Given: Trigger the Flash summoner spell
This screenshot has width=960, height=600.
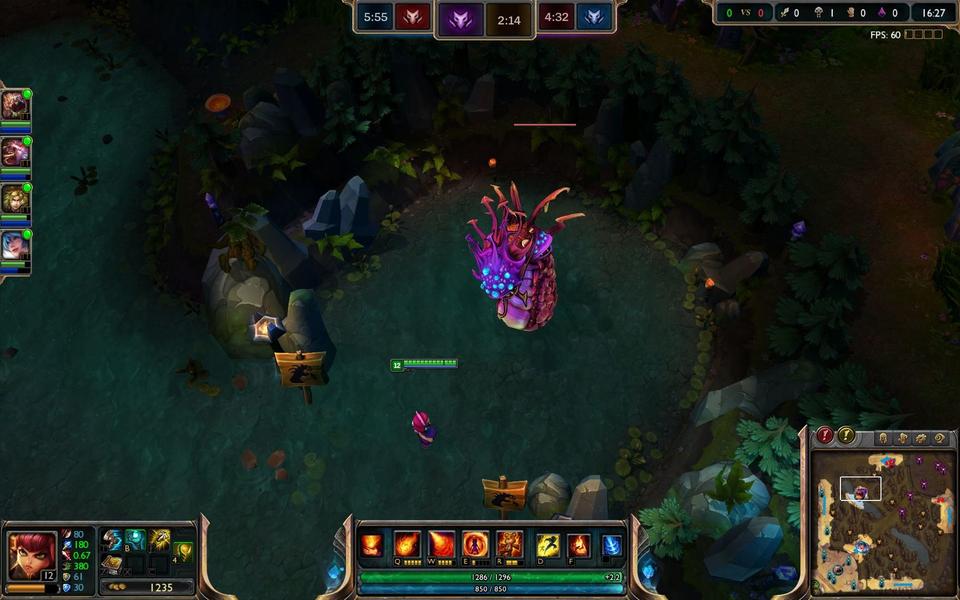Looking at the screenshot, I should pos(548,545).
